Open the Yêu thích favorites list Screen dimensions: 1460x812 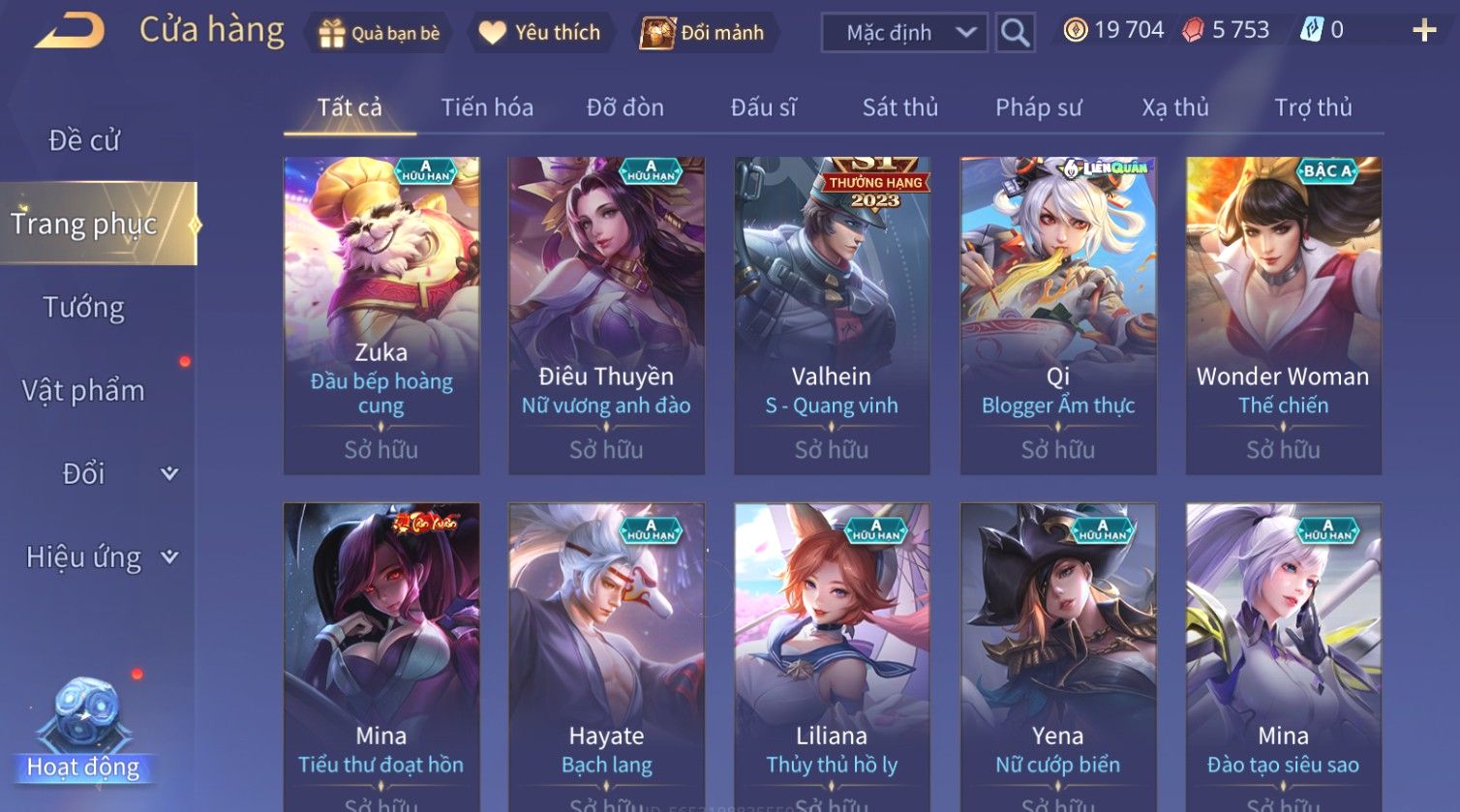tap(539, 33)
